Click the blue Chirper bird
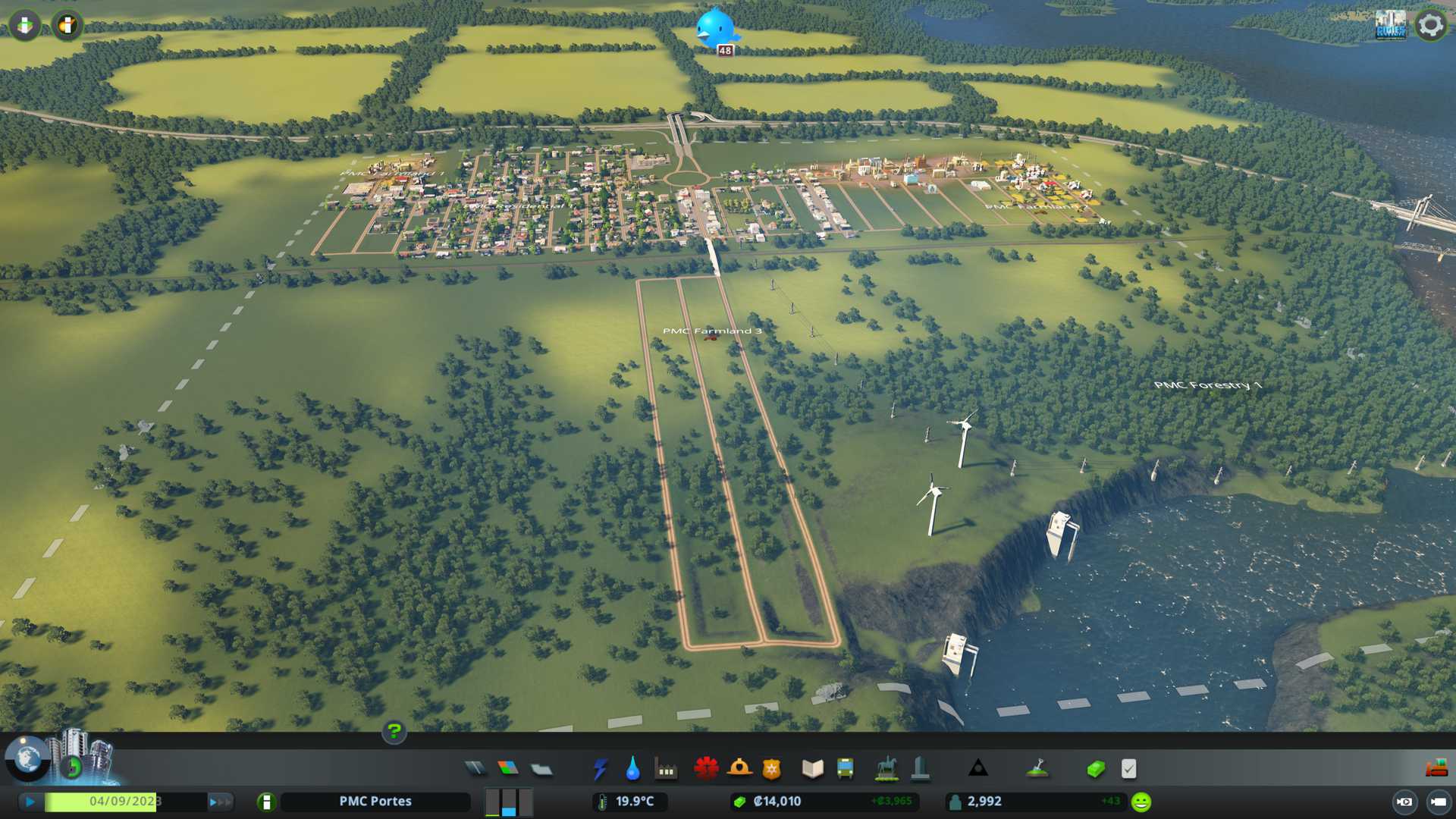The height and width of the screenshot is (819, 1456). 715,27
